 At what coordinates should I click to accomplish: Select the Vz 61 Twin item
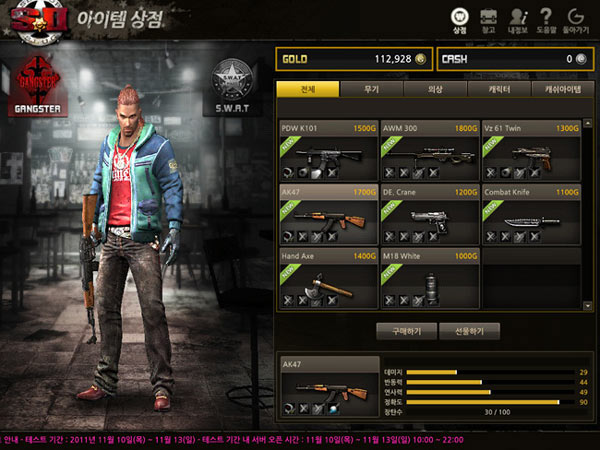pos(531,151)
